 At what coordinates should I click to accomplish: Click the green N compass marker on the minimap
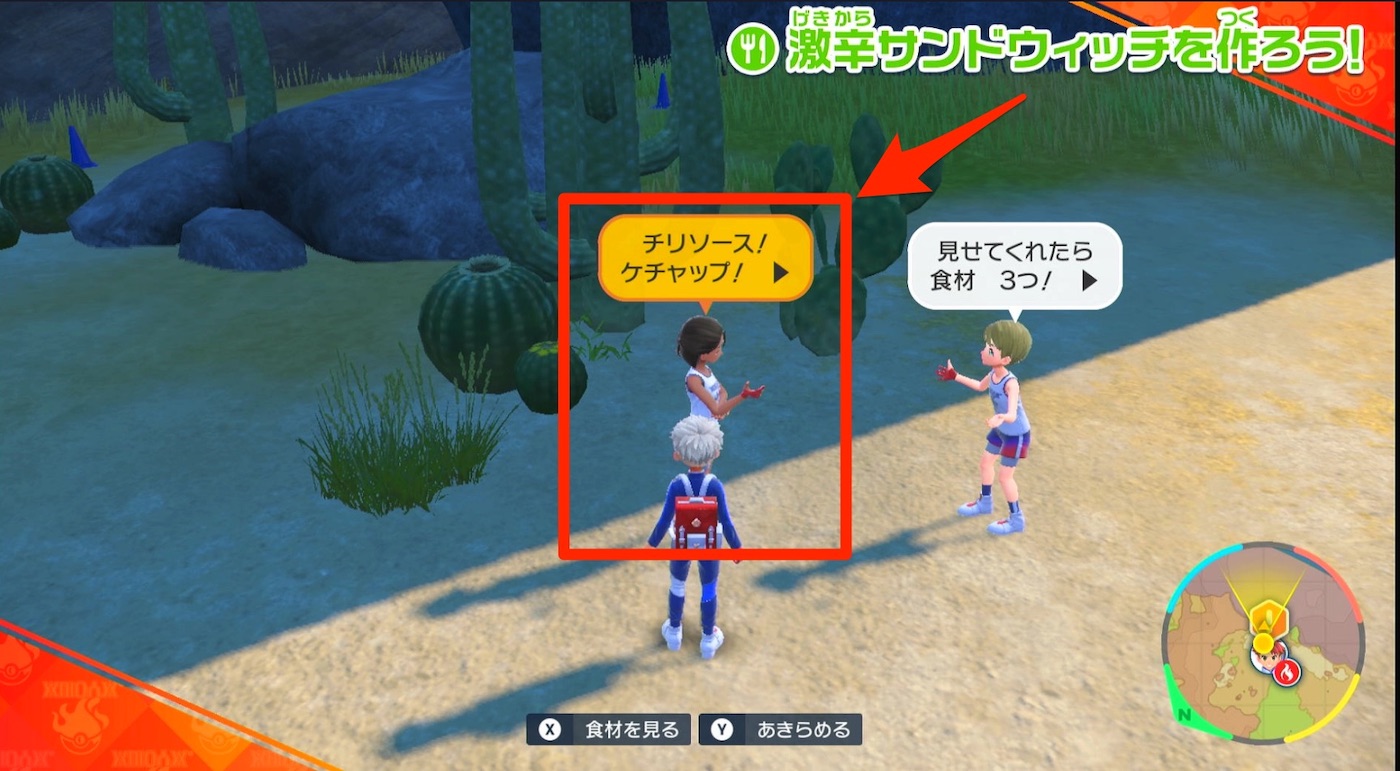tap(1184, 713)
